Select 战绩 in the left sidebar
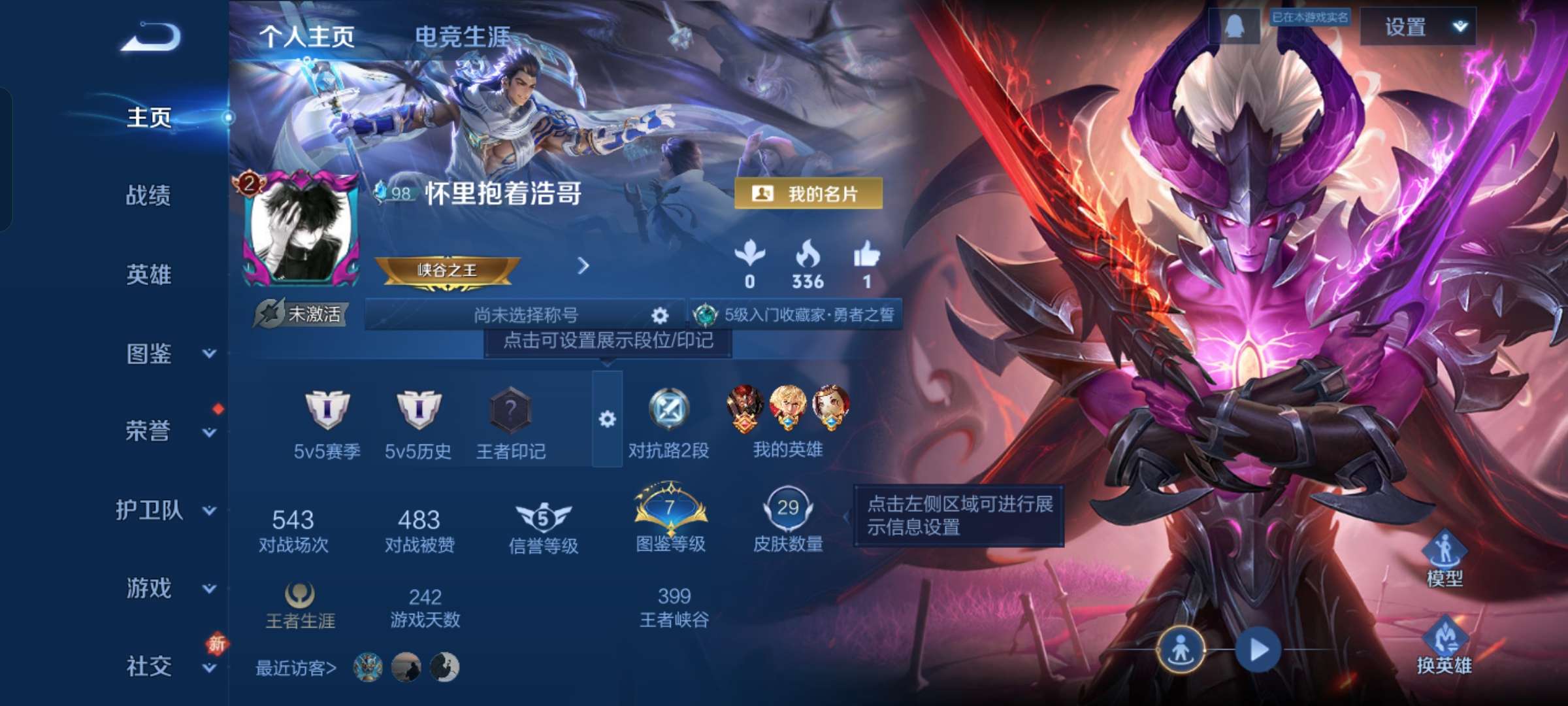1568x706 pixels. [148, 197]
